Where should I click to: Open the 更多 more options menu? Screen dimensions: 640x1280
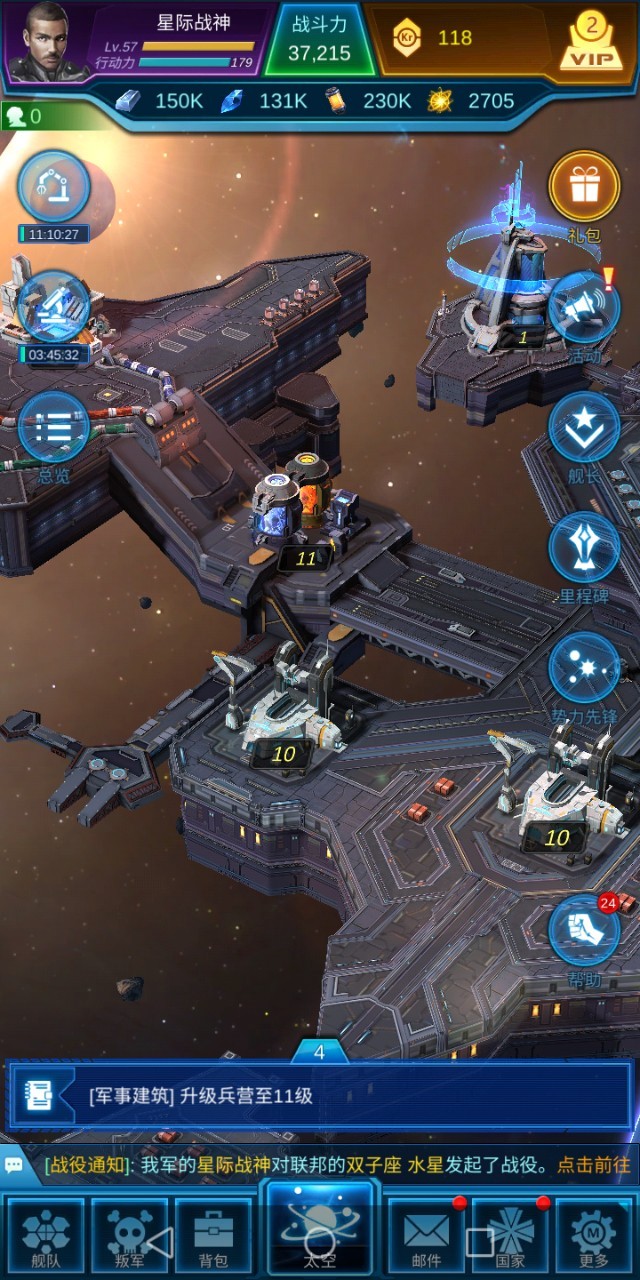pos(593,1236)
